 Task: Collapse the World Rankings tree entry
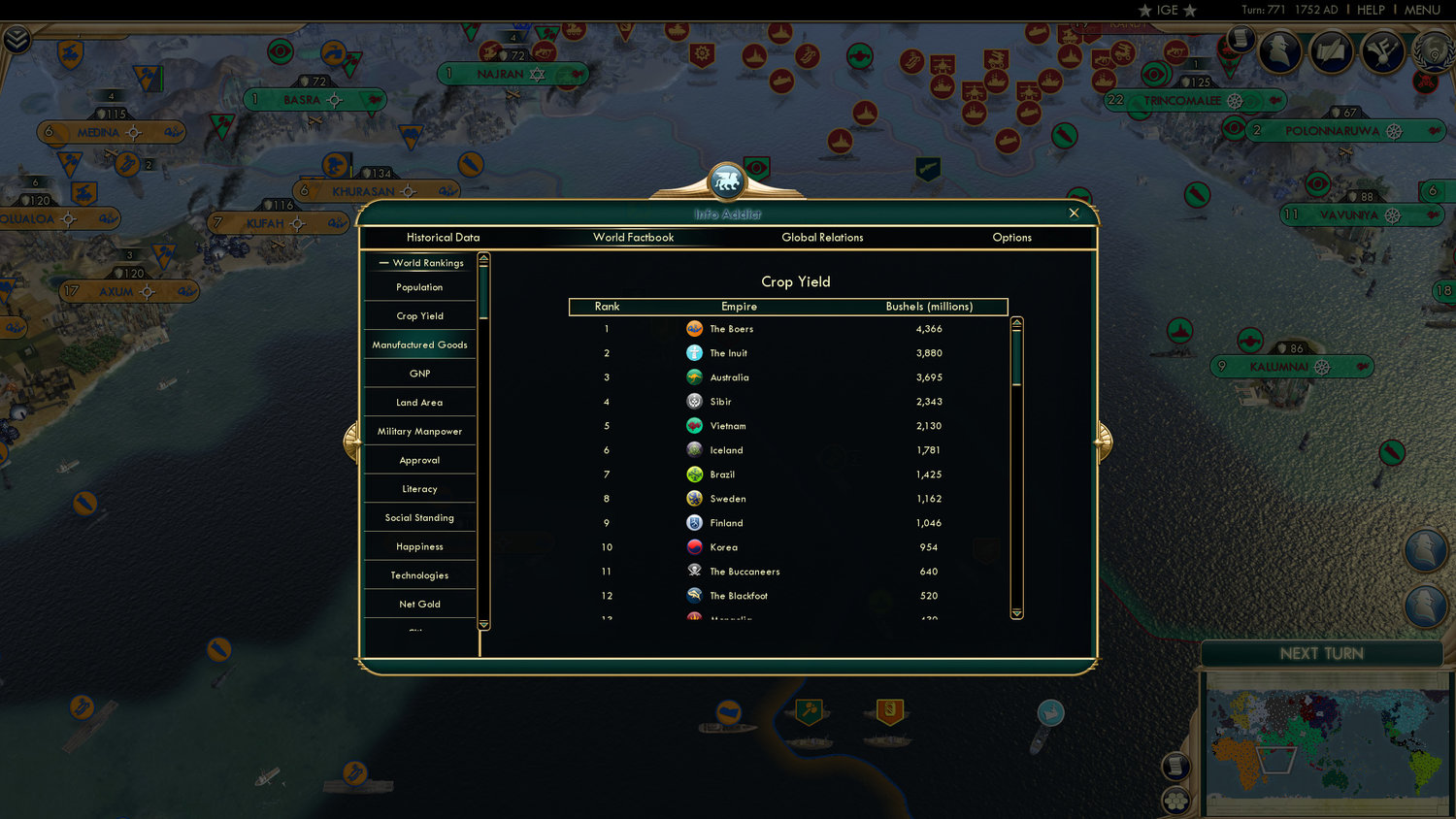click(x=384, y=262)
